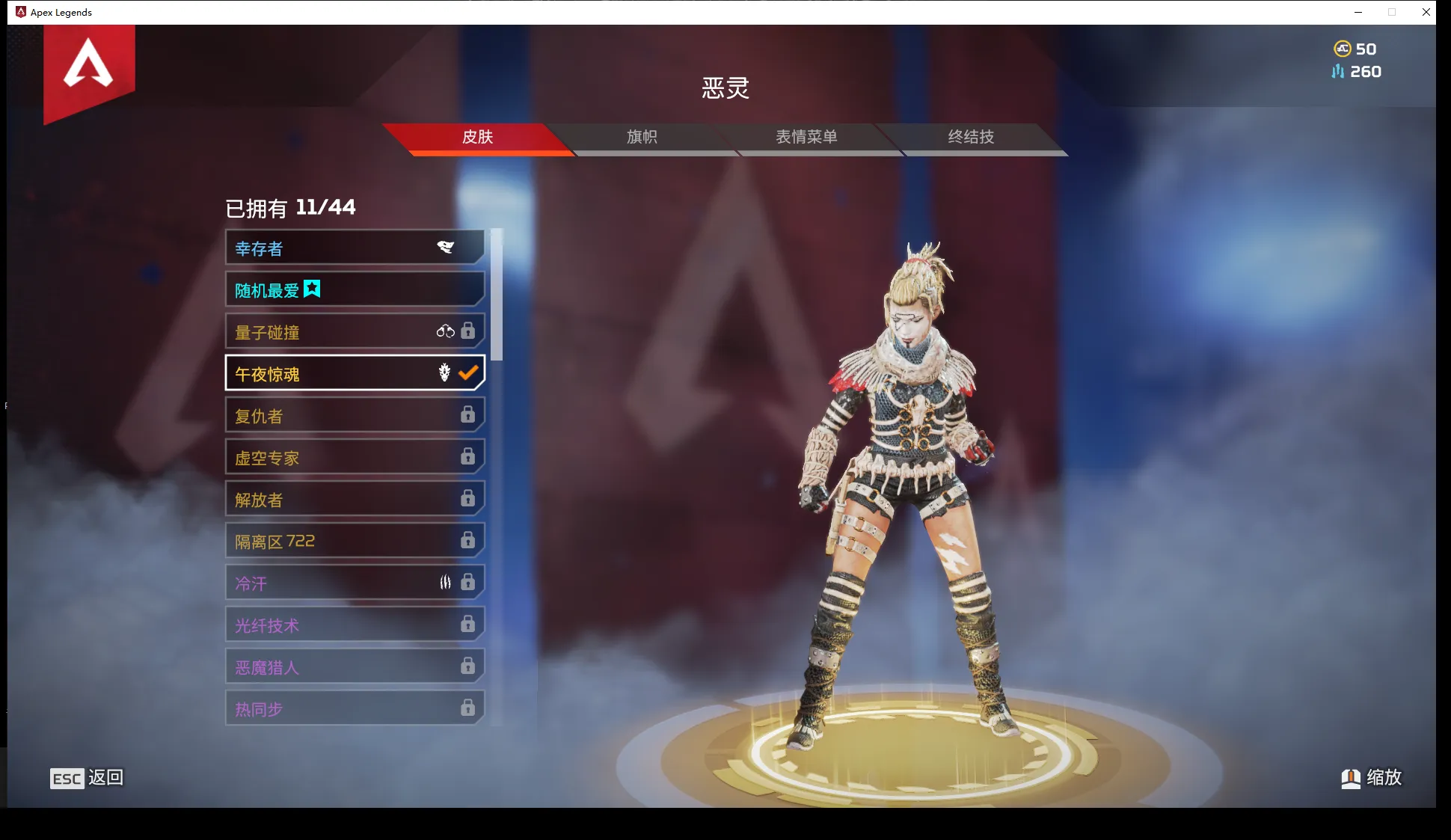Choose the 幸存者 skin
Screen dimensions: 1451x840
click(355, 248)
